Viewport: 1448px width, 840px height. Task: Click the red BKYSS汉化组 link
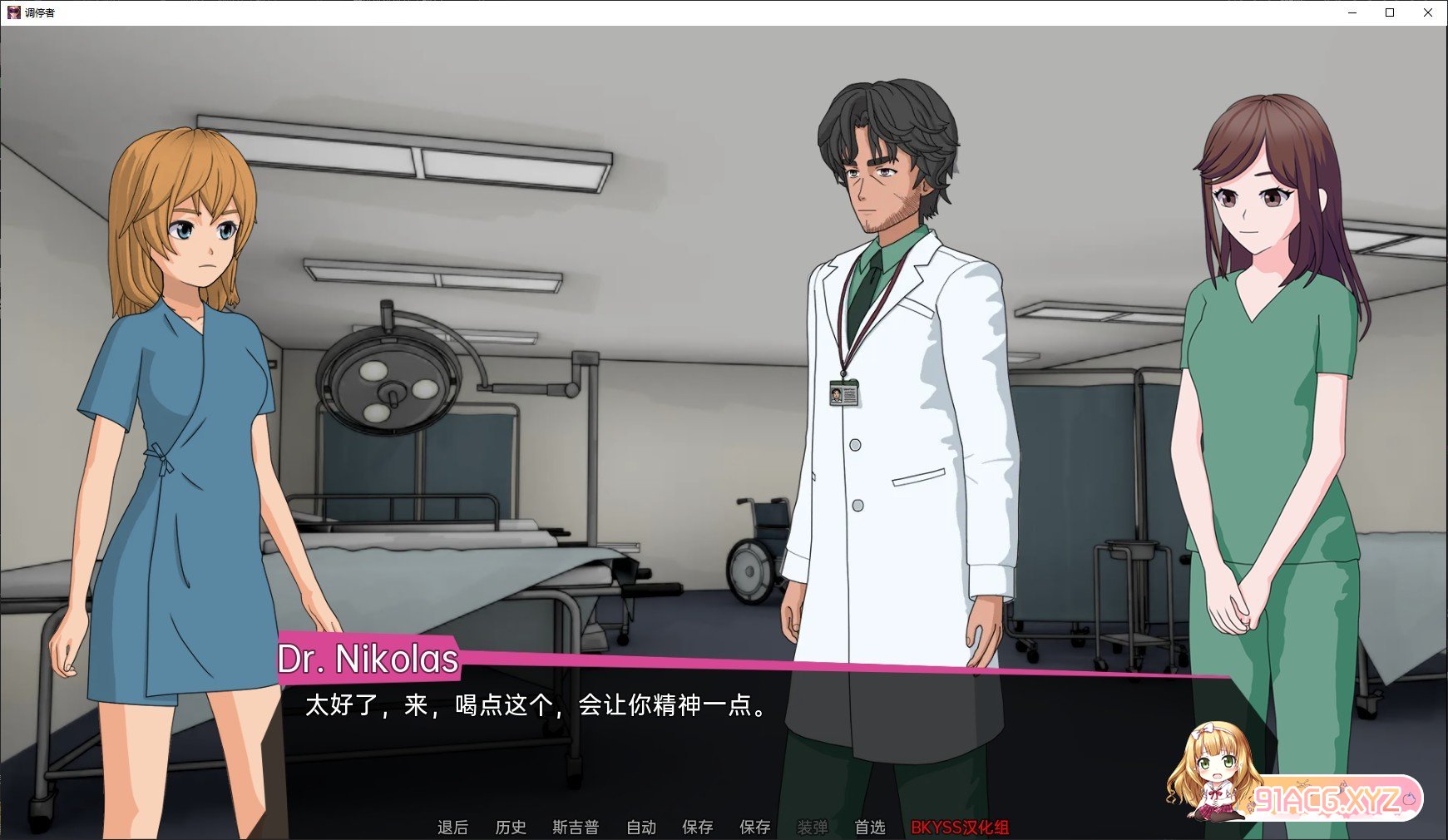coord(959,827)
